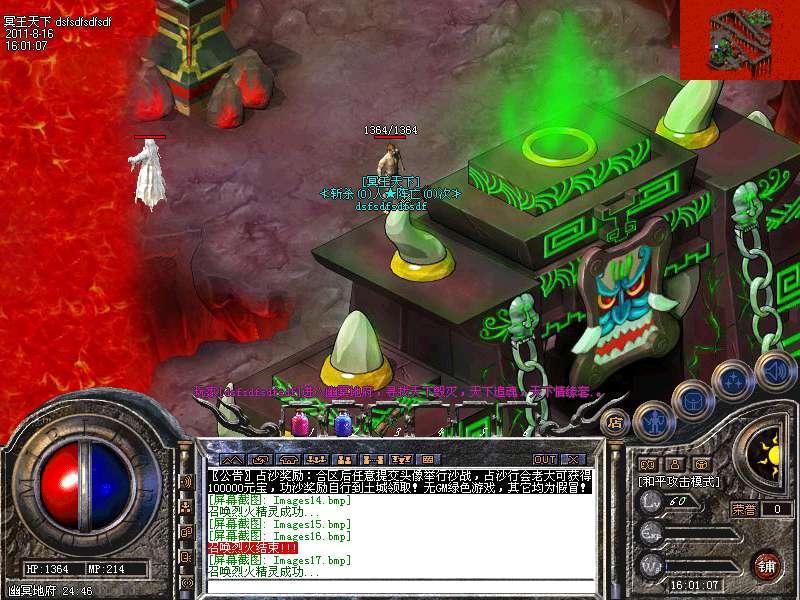Switch the 和平攻击模式 attack mode label
800x600 pixels.
click(x=680, y=482)
